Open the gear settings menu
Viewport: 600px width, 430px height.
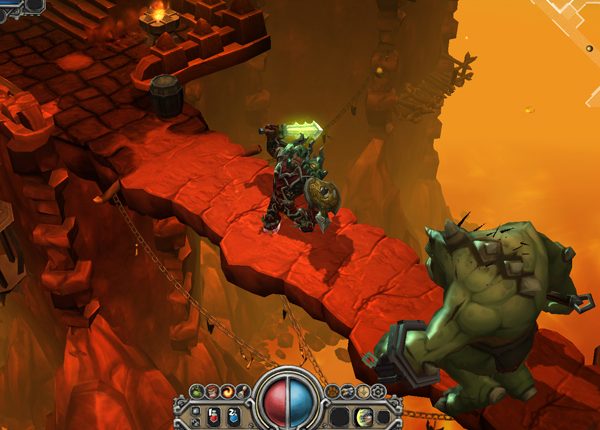[x=378, y=391]
